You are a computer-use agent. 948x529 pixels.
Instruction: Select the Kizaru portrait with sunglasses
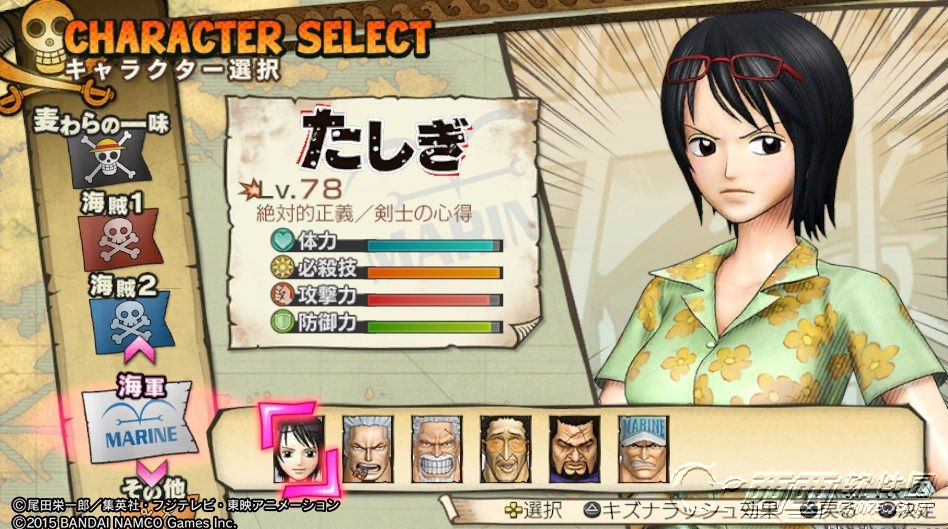tap(505, 443)
